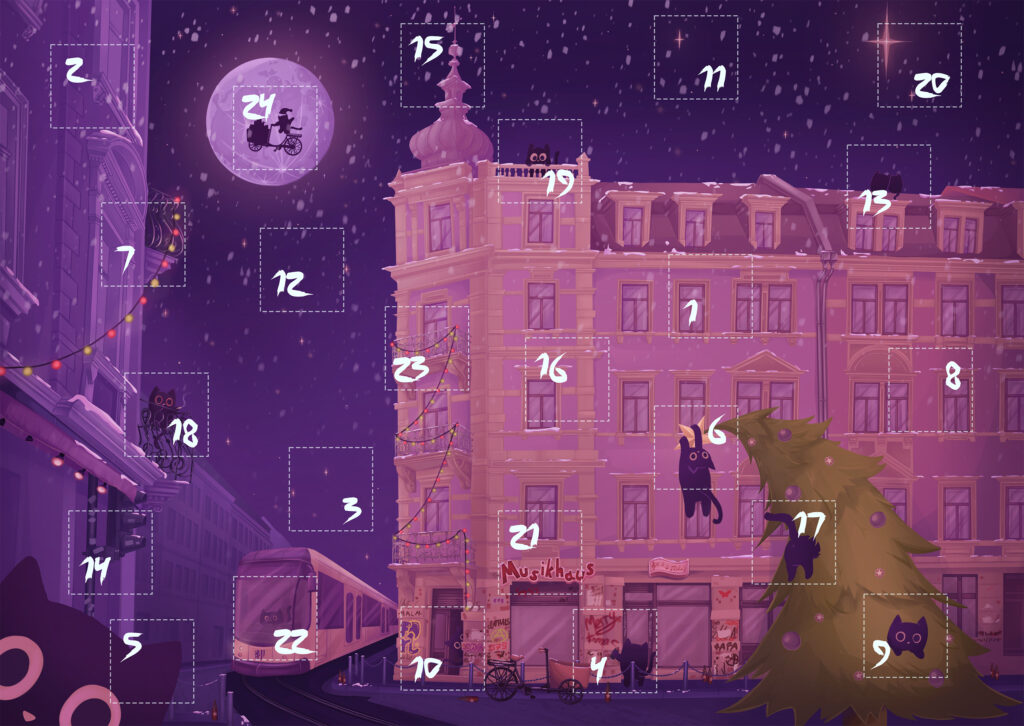Open door 24 on the moon

[x=275, y=128]
